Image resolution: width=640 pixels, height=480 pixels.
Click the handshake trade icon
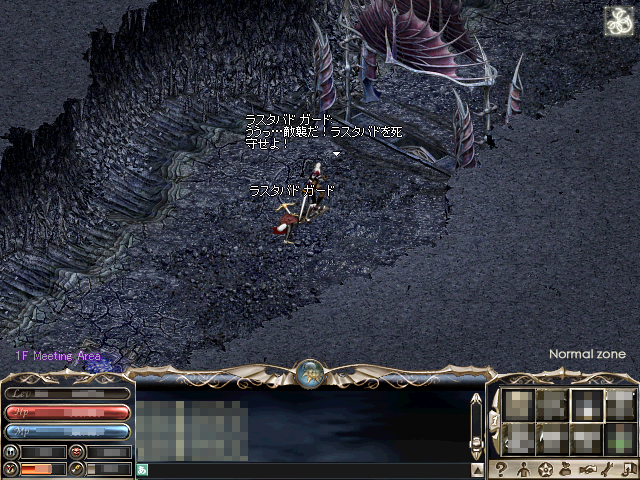coord(588,469)
